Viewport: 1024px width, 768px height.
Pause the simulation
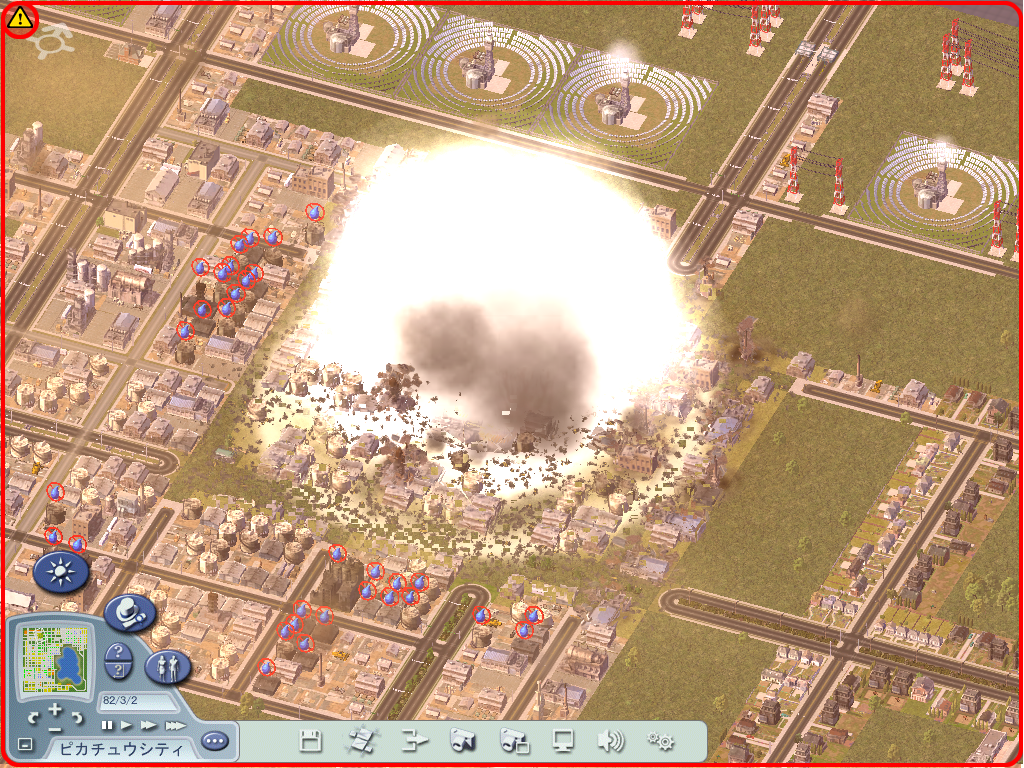(107, 725)
